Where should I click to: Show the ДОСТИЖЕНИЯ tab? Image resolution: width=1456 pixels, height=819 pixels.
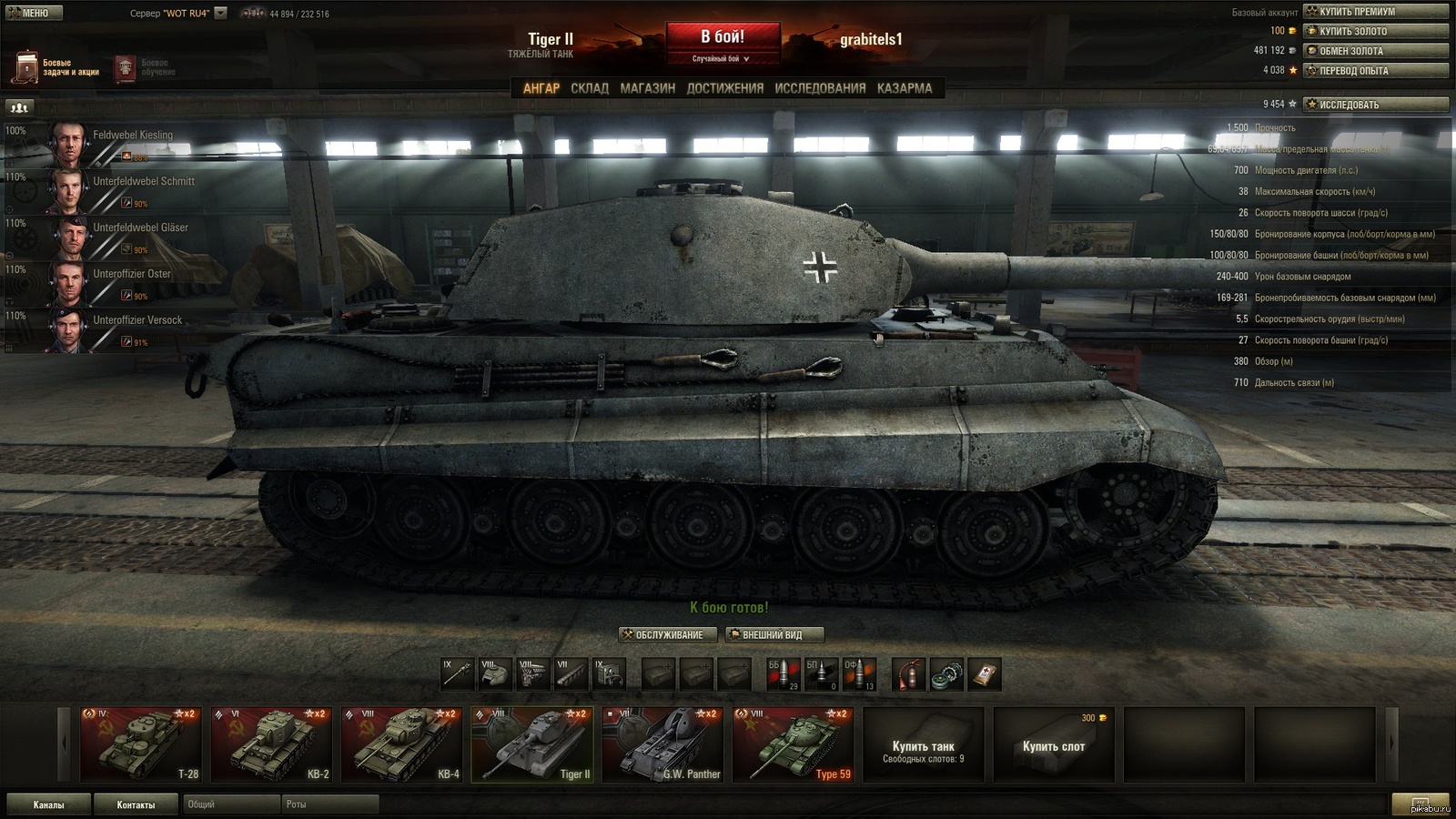click(724, 88)
